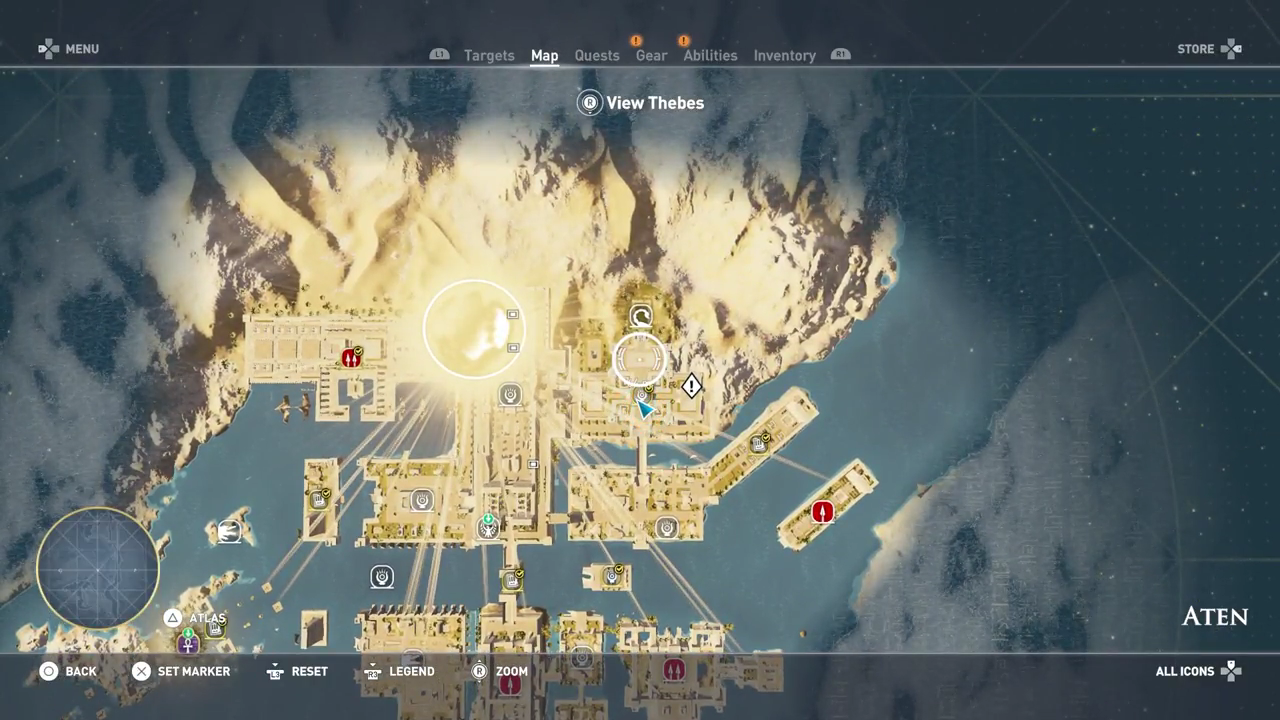Image resolution: width=1280 pixels, height=720 pixels.
Task: Click the white temple location icon below the sun
Action: 510,395
